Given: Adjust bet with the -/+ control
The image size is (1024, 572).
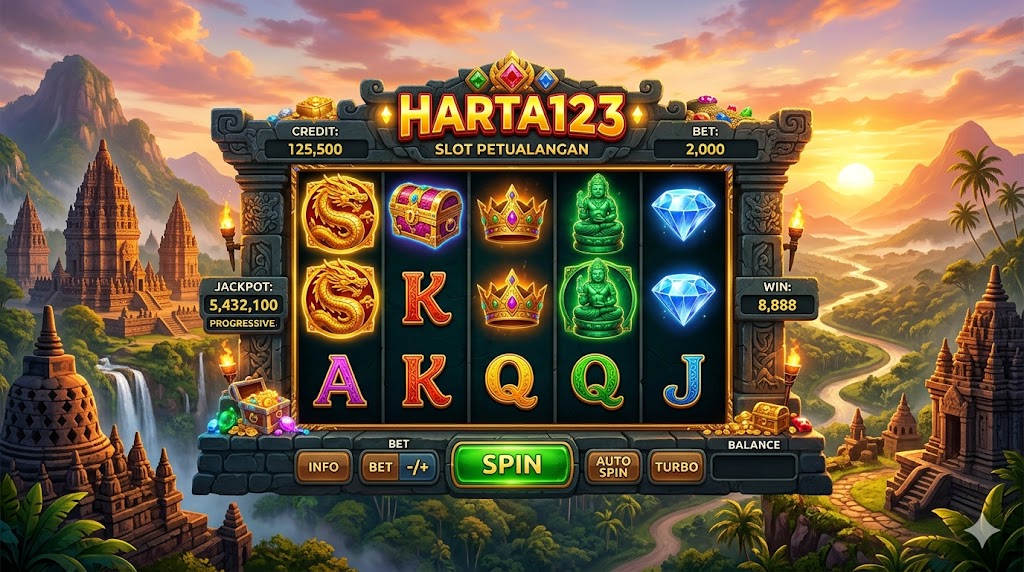Looking at the screenshot, I should coord(418,466).
